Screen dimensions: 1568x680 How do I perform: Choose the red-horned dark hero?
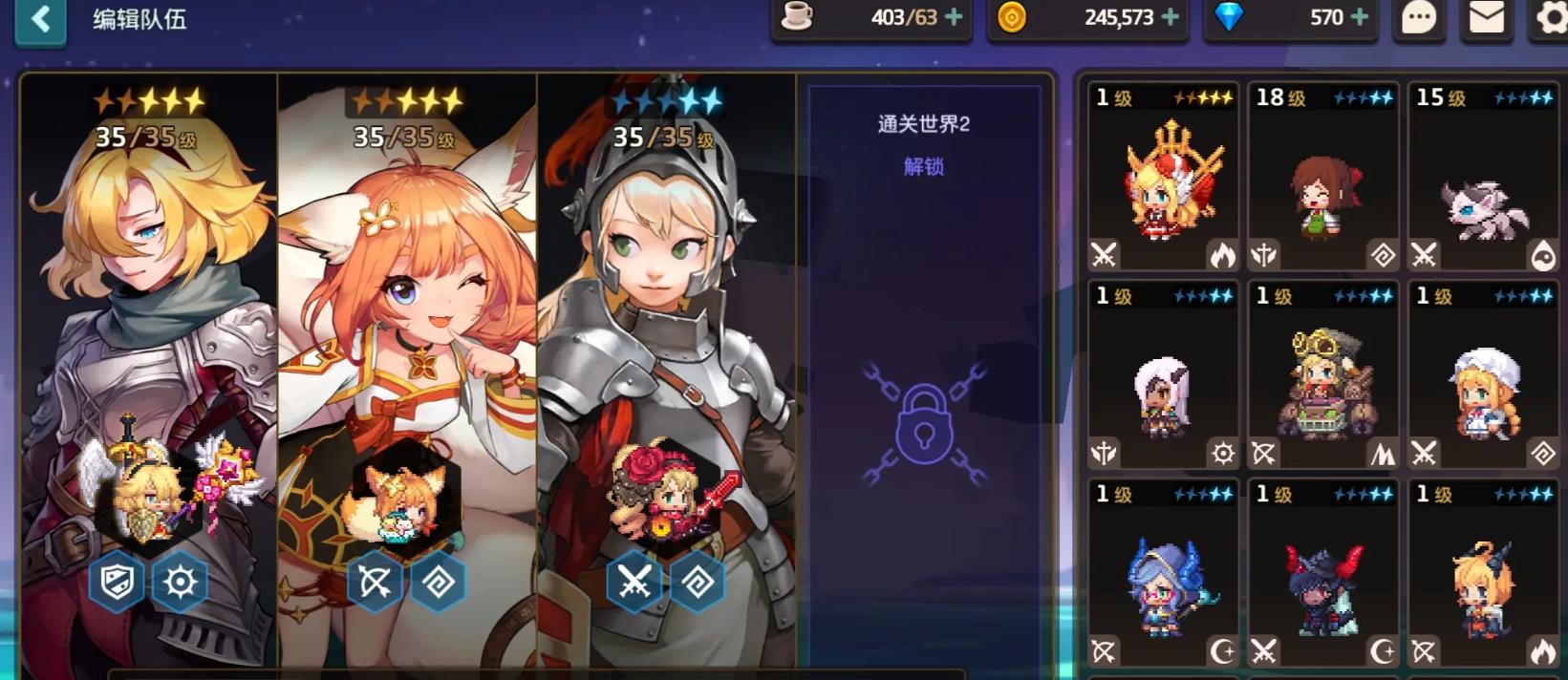pos(1323,574)
